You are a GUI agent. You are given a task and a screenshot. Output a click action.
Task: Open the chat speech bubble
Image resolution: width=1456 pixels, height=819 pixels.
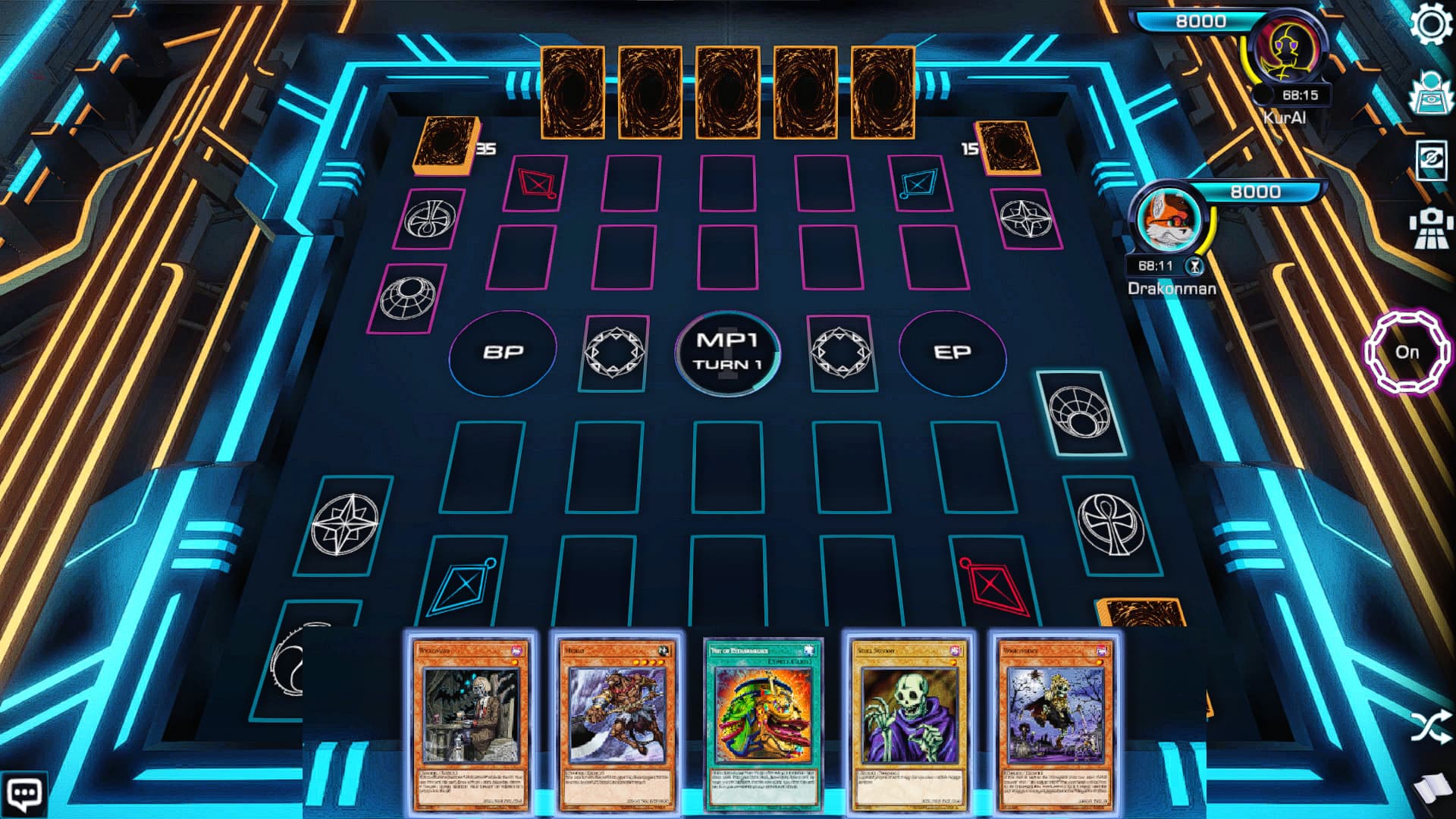pos(24,794)
